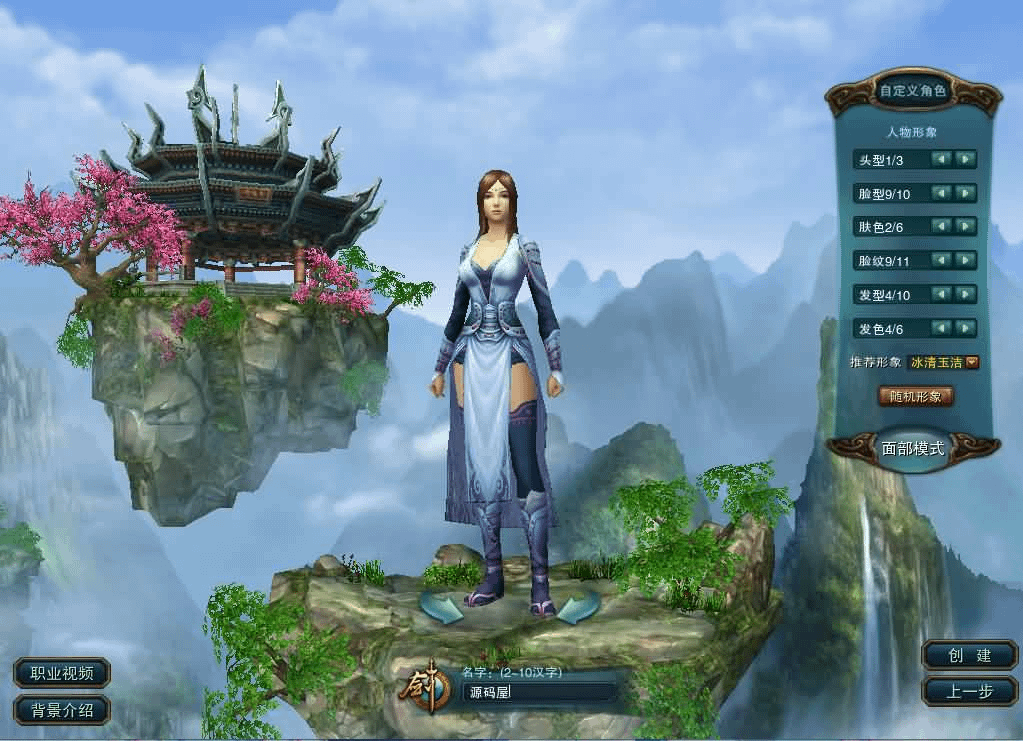
Task: Change to previous 发色 hair color
Action: coord(941,328)
